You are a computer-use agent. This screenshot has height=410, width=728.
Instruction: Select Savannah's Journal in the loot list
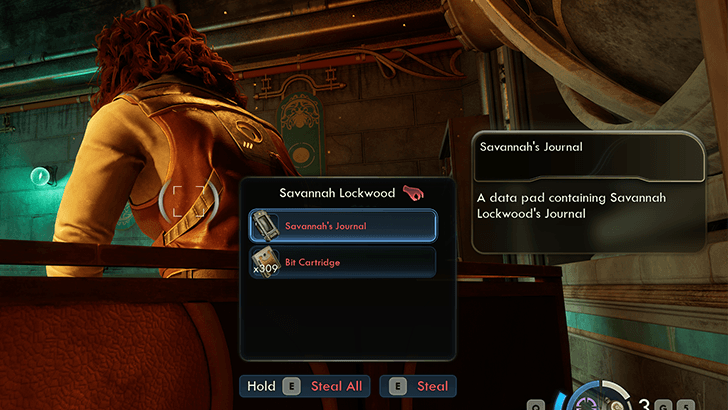tap(343, 226)
